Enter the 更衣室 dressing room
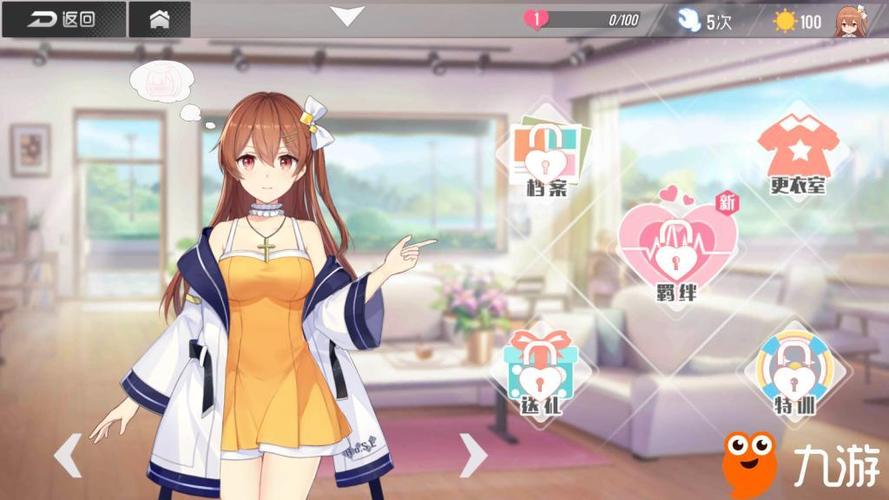 (797, 155)
